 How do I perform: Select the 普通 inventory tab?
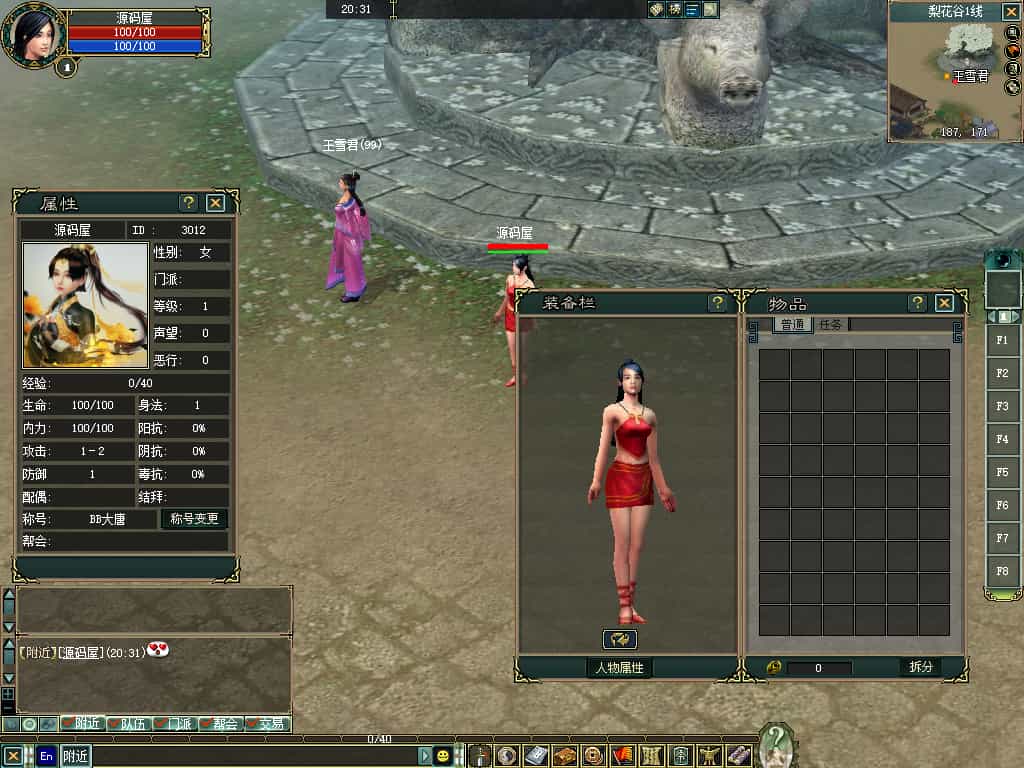793,324
